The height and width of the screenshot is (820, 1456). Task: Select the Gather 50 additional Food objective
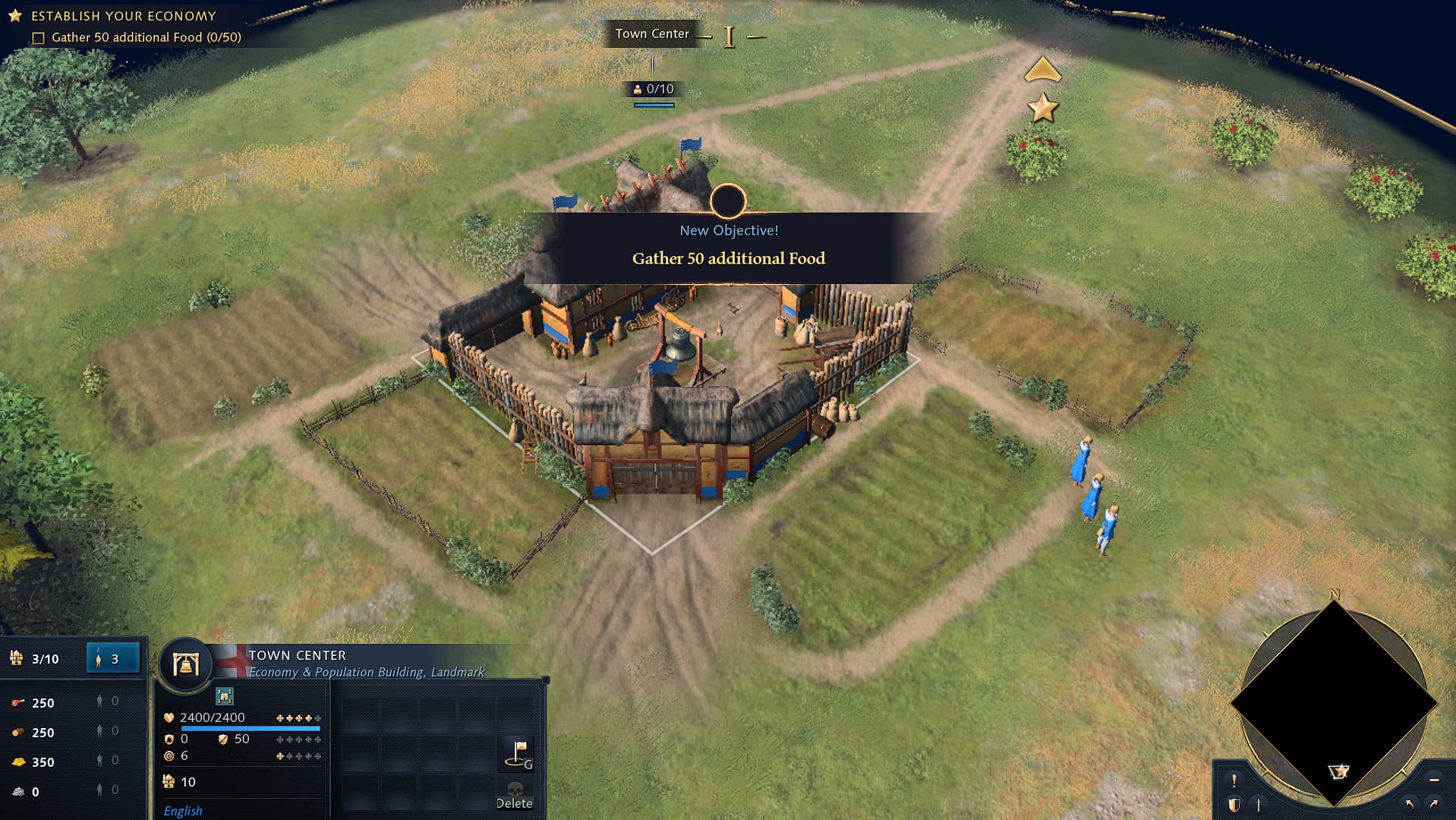[146, 37]
